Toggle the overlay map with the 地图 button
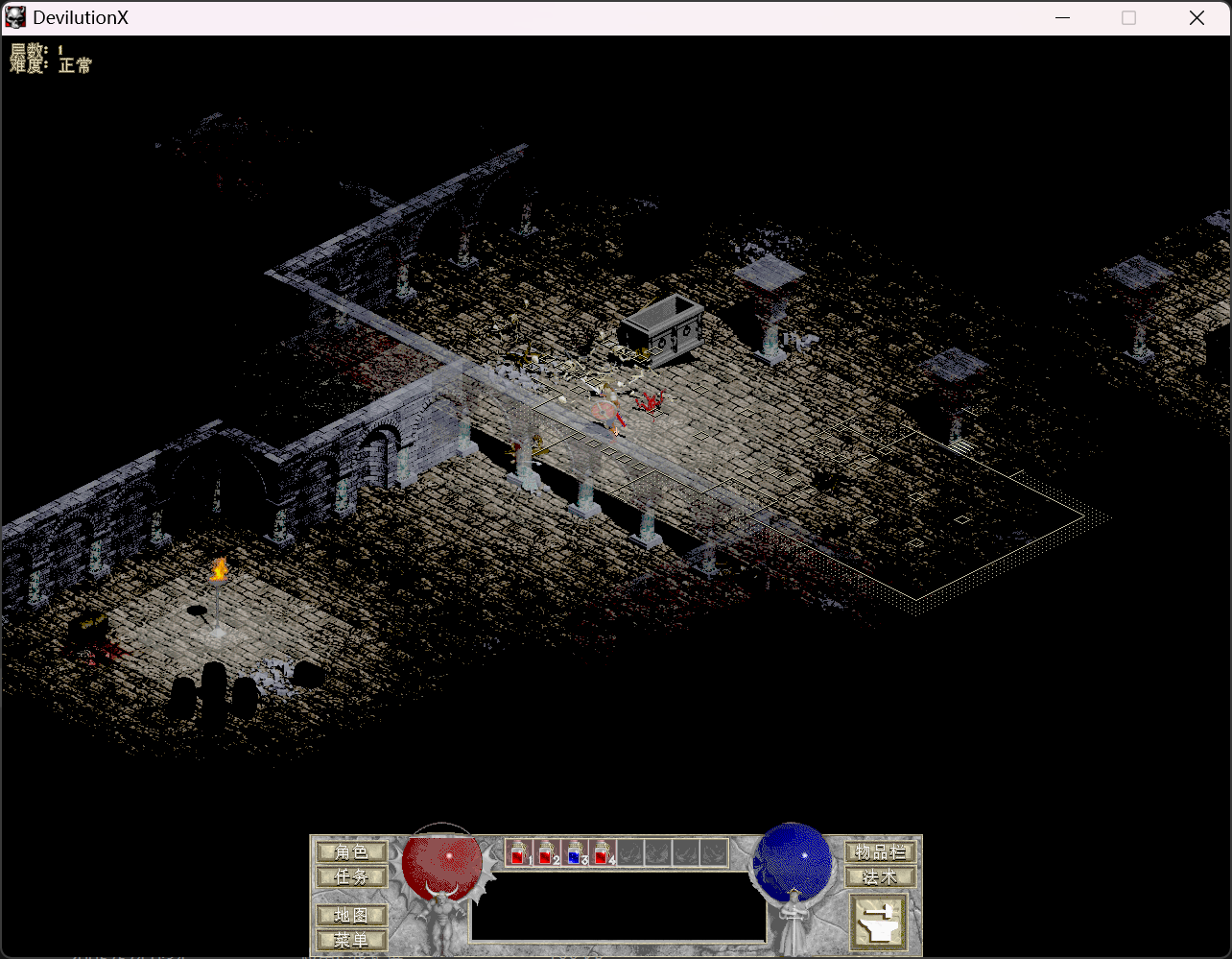Image resolution: width=1232 pixels, height=959 pixels. tap(351, 914)
